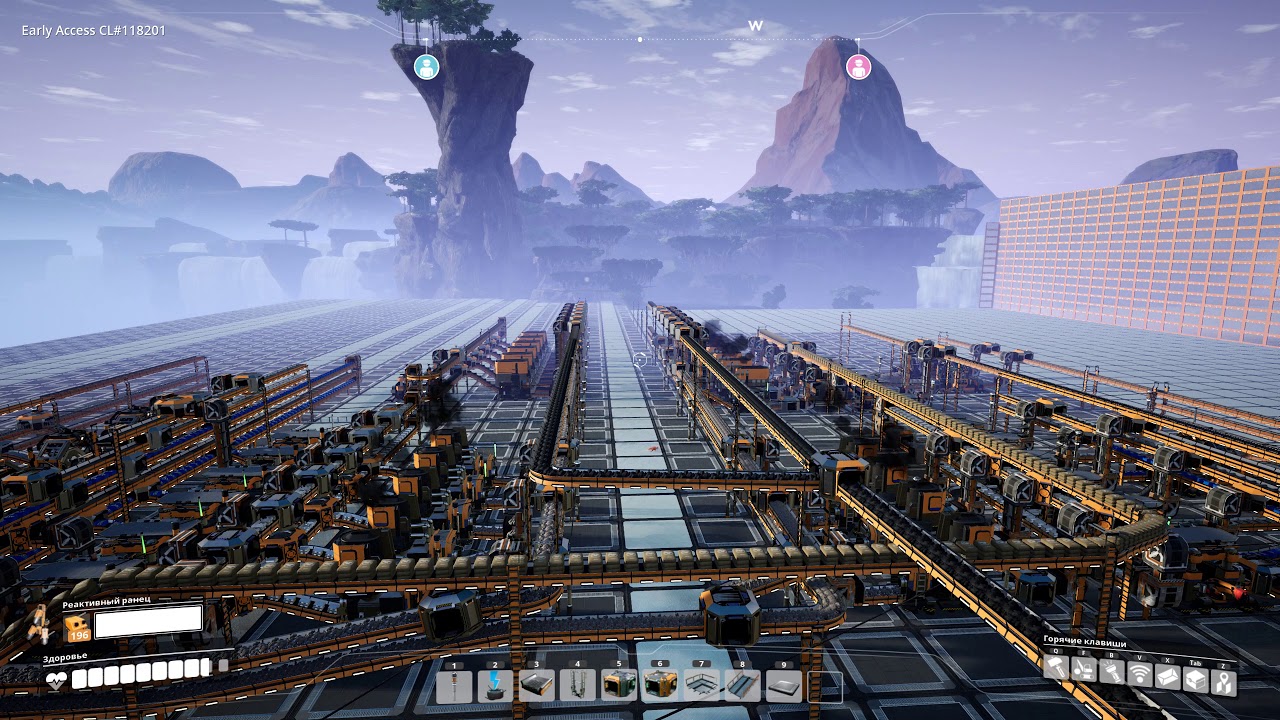
Task: Select the power pole in hotbar slot 1
Action: point(455,686)
